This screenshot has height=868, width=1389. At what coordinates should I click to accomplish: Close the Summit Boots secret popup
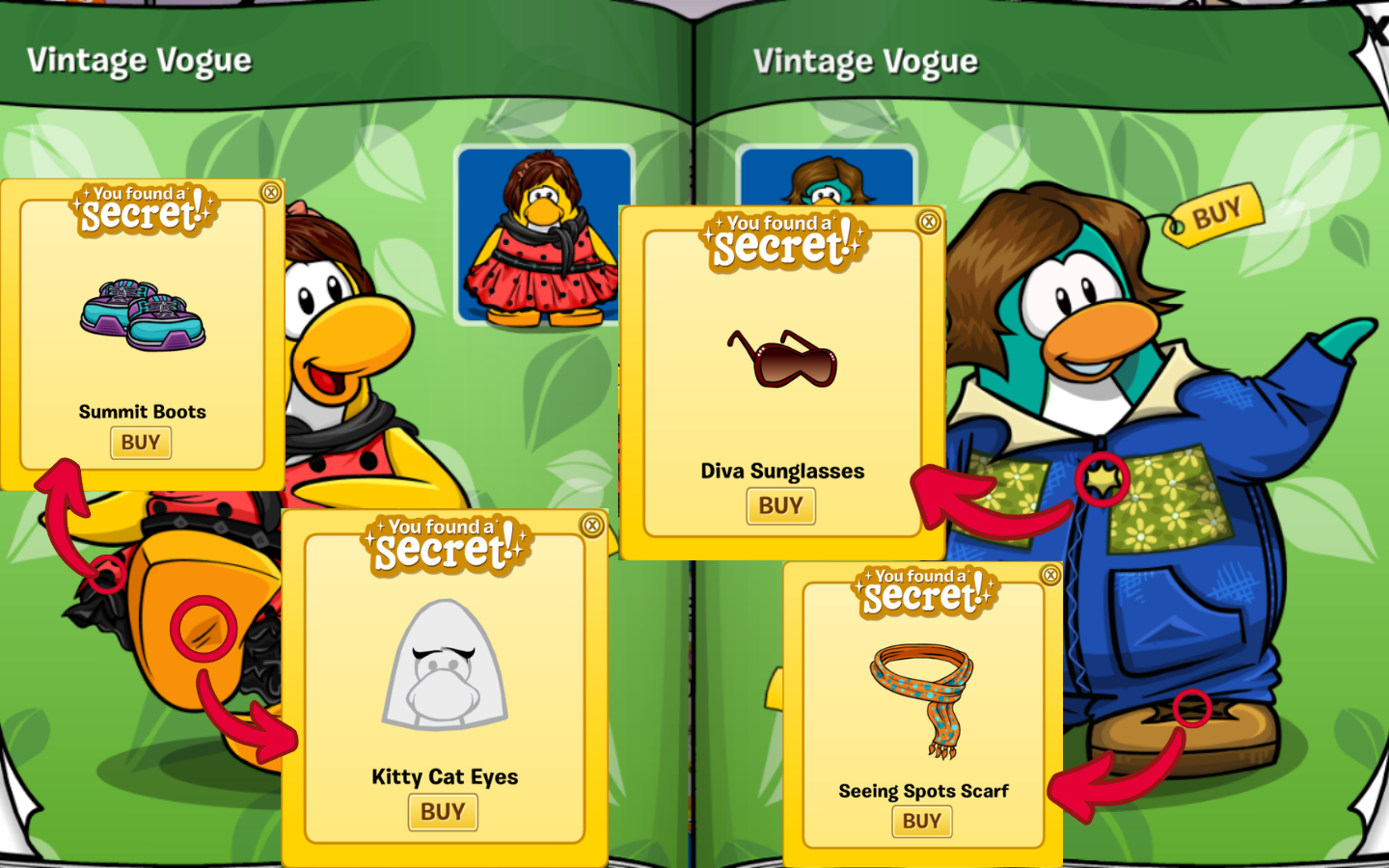point(271,193)
